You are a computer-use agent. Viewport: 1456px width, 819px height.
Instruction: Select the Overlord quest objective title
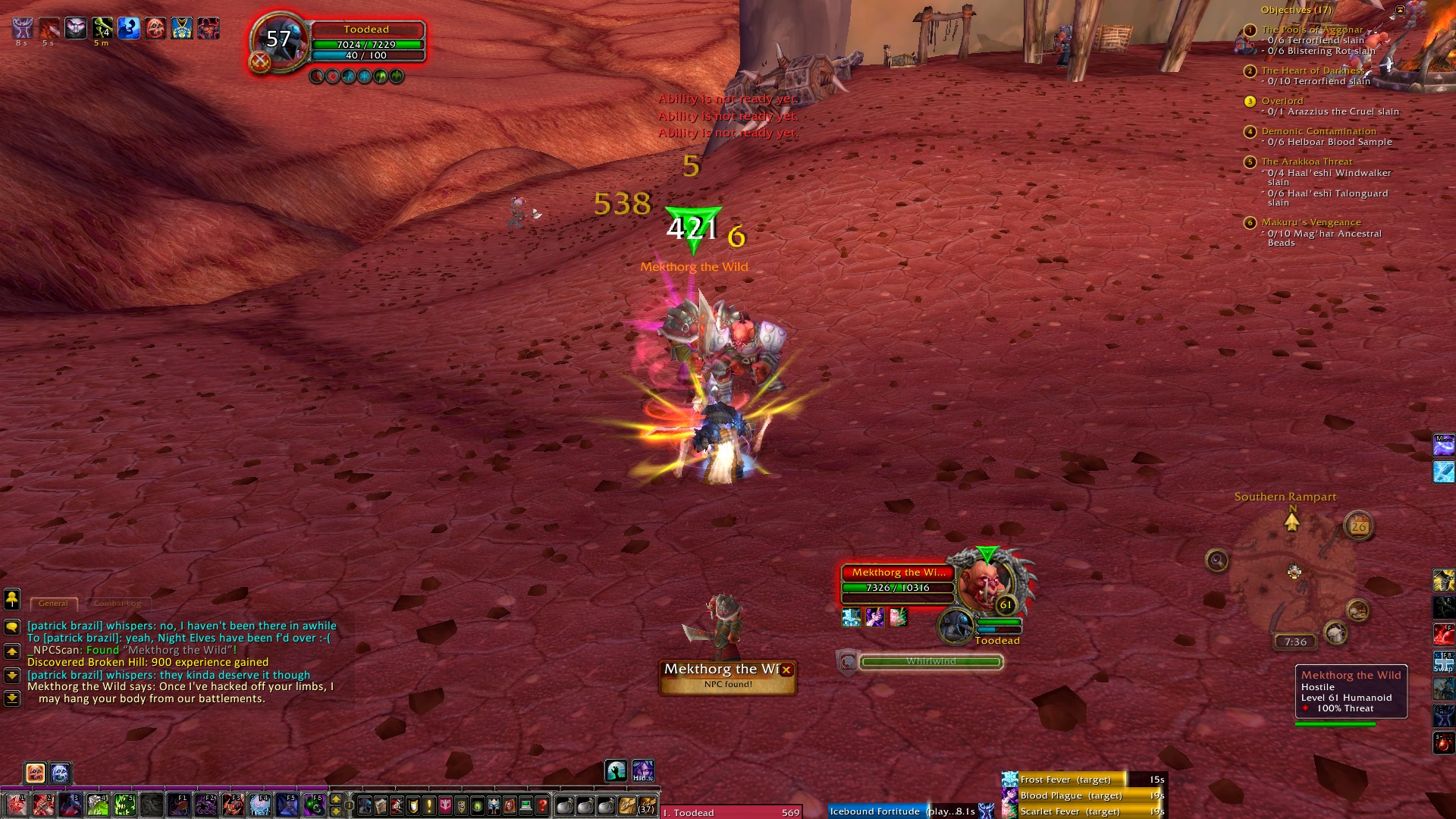pyautogui.click(x=1282, y=101)
